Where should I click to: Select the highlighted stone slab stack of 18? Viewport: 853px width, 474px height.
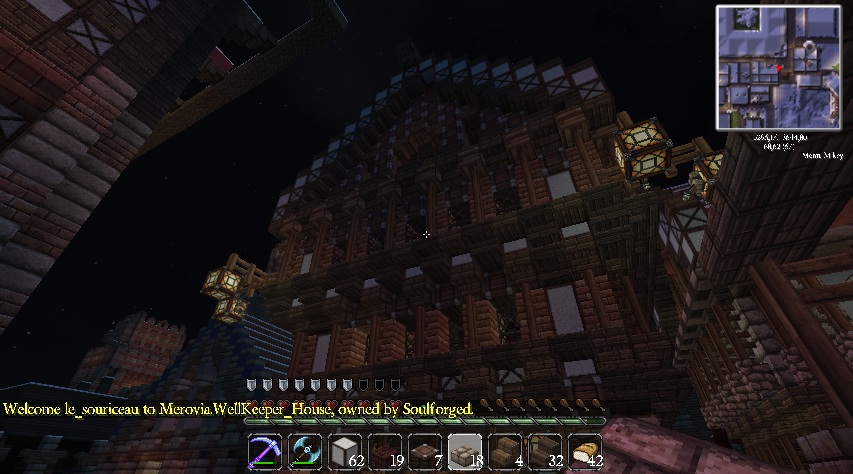point(465,452)
